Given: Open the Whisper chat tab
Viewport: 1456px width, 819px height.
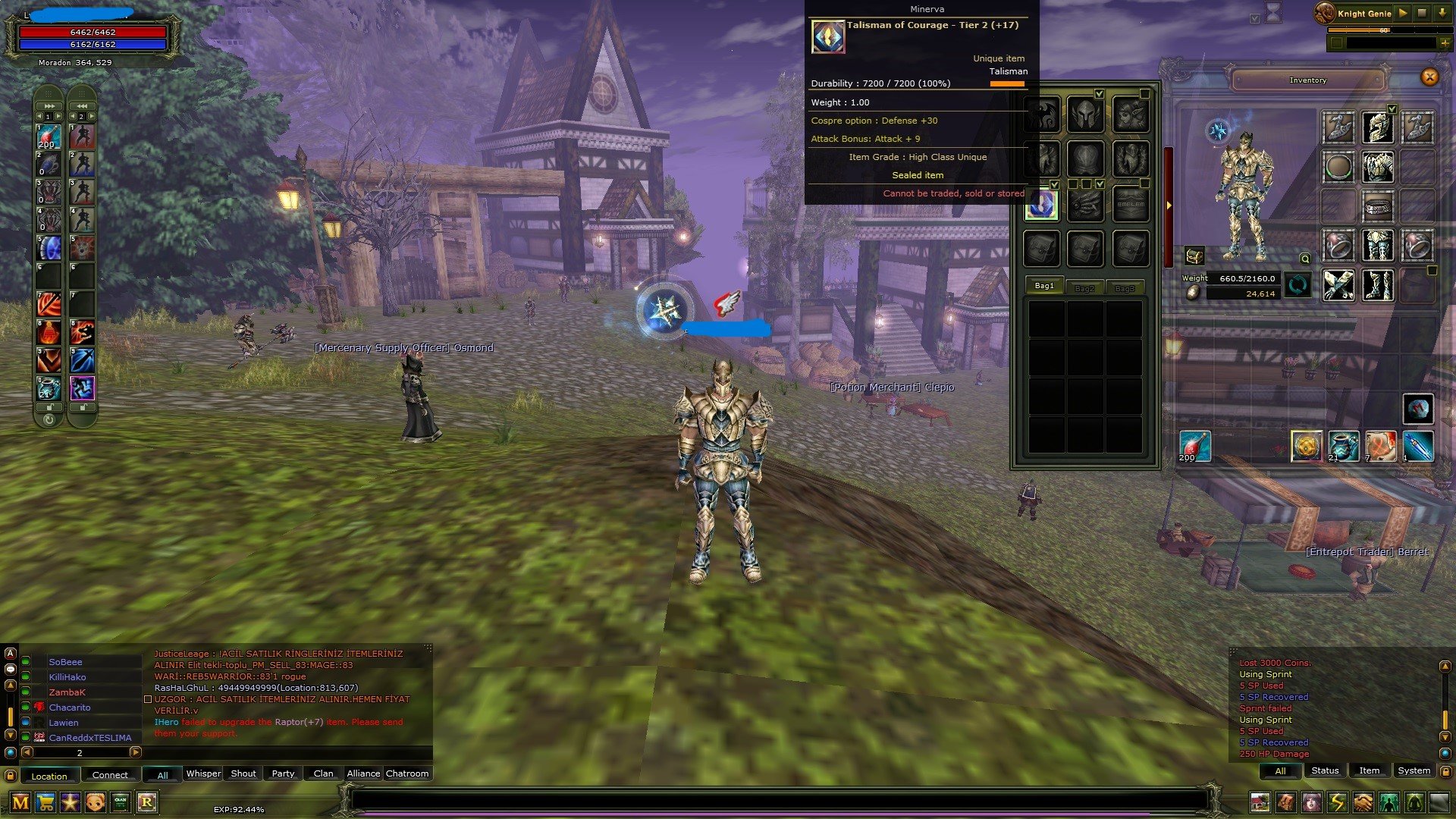Looking at the screenshot, I should 203,773.
